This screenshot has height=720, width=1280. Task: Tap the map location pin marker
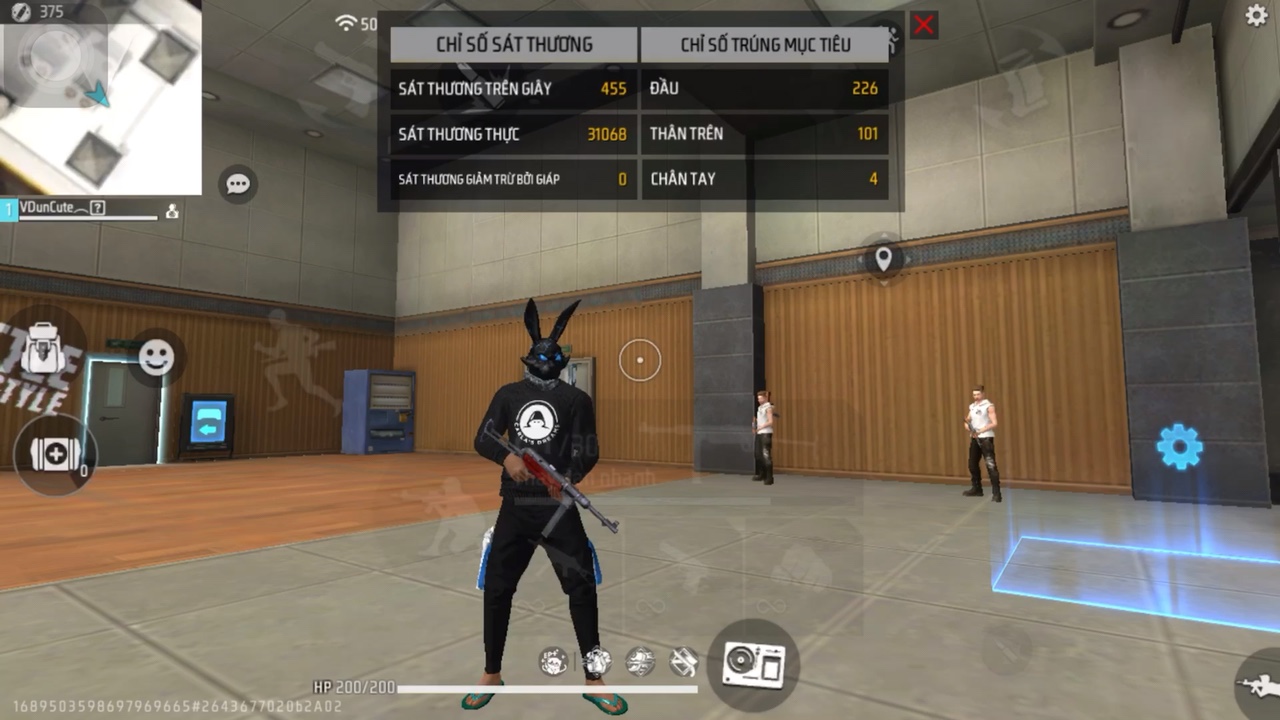(883, 260)
